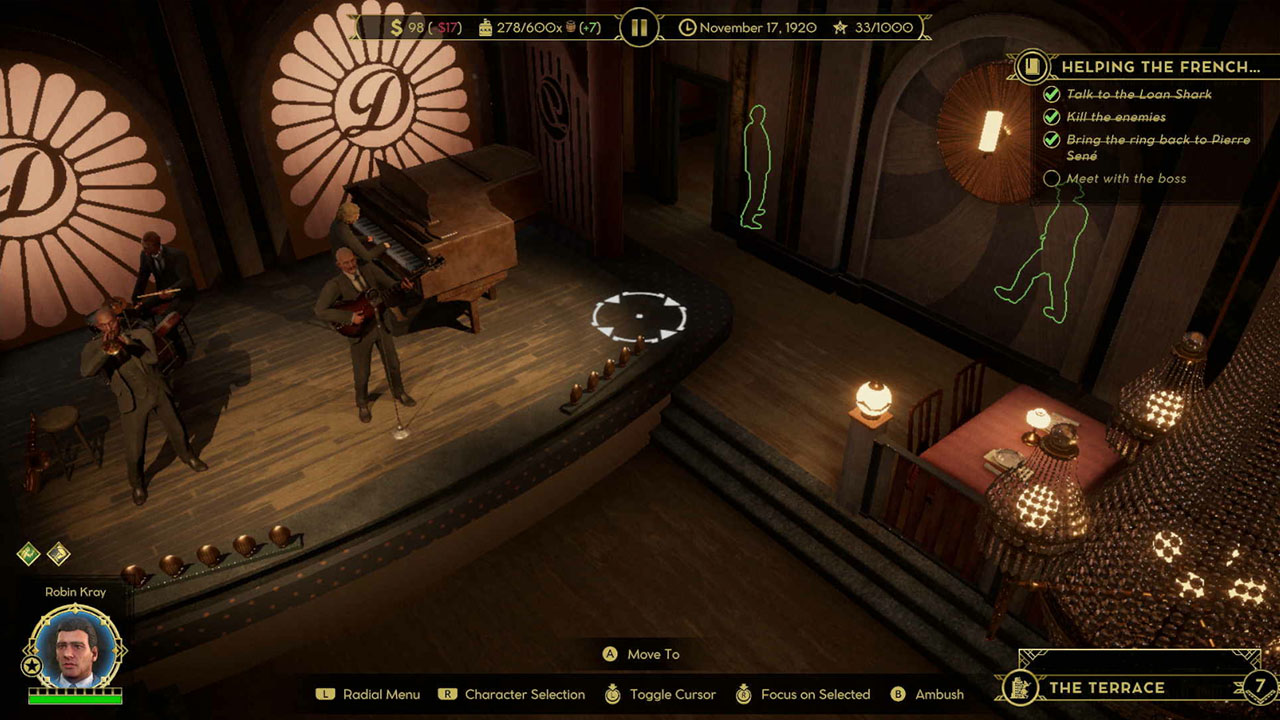Click the pause button in the top bar
The width and height of the screenshot is (1280, 720).
(639, 27)
